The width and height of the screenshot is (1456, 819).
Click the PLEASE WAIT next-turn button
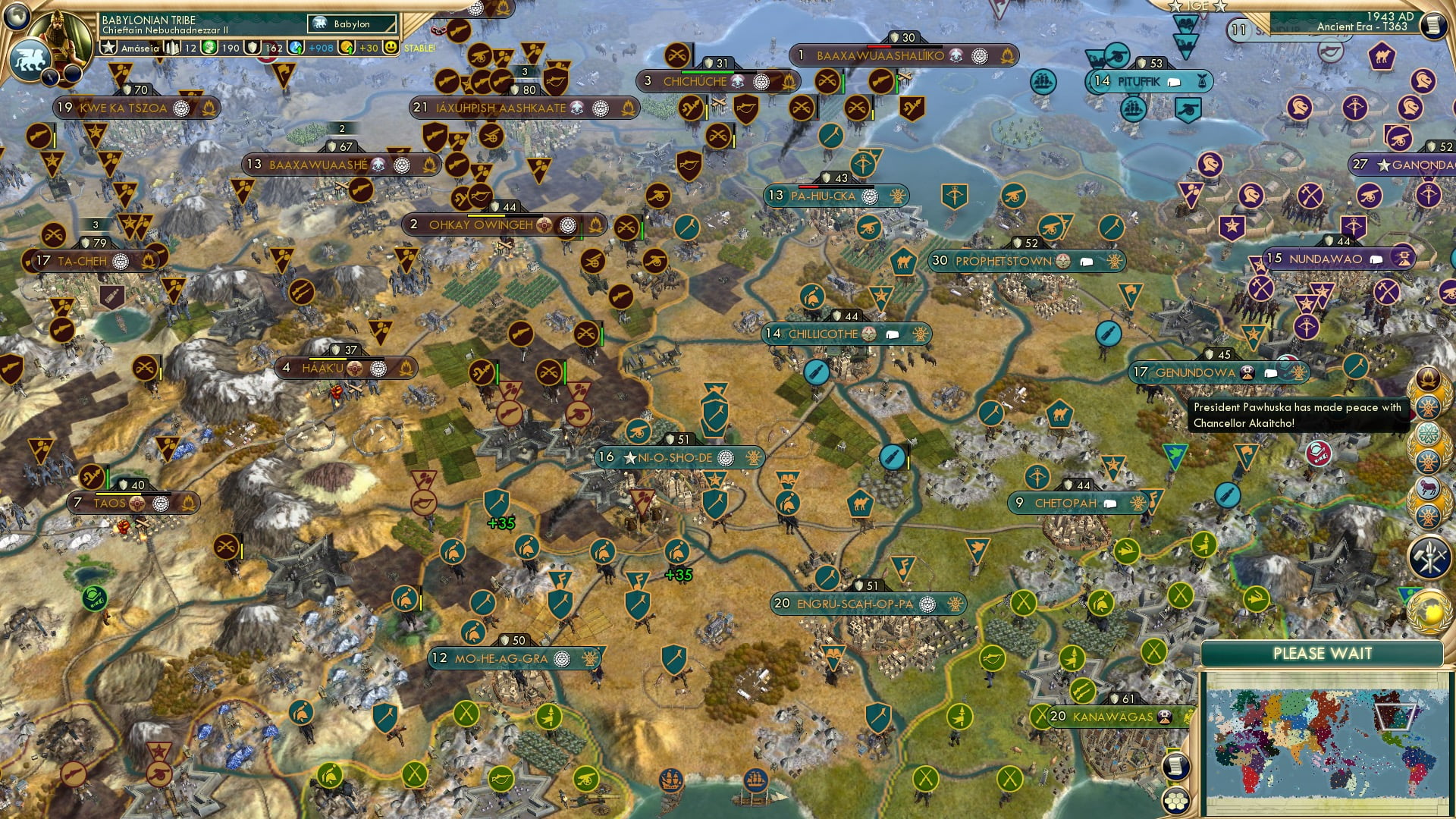1325,652
